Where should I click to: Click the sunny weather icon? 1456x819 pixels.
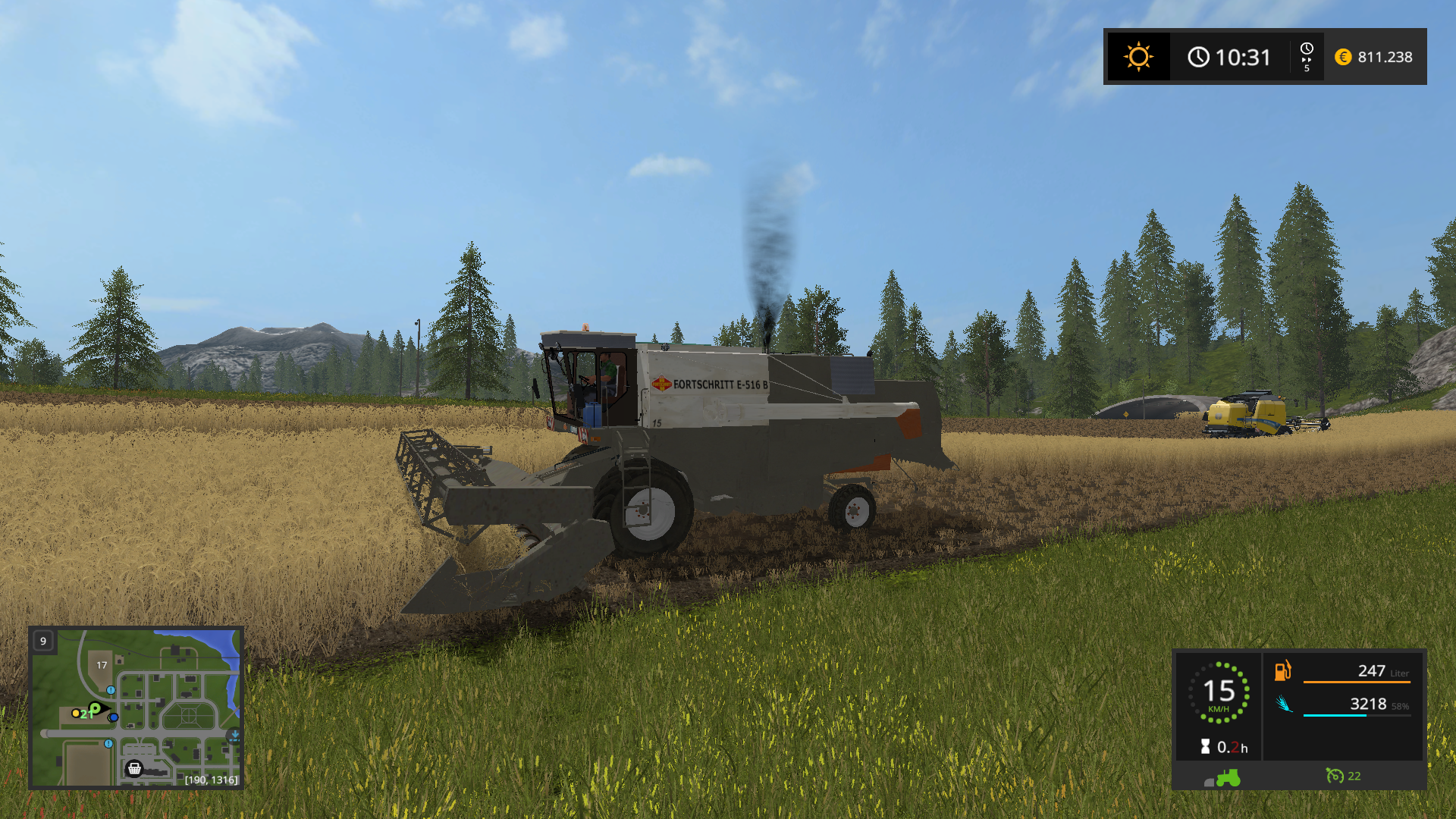coord(1138,57)
